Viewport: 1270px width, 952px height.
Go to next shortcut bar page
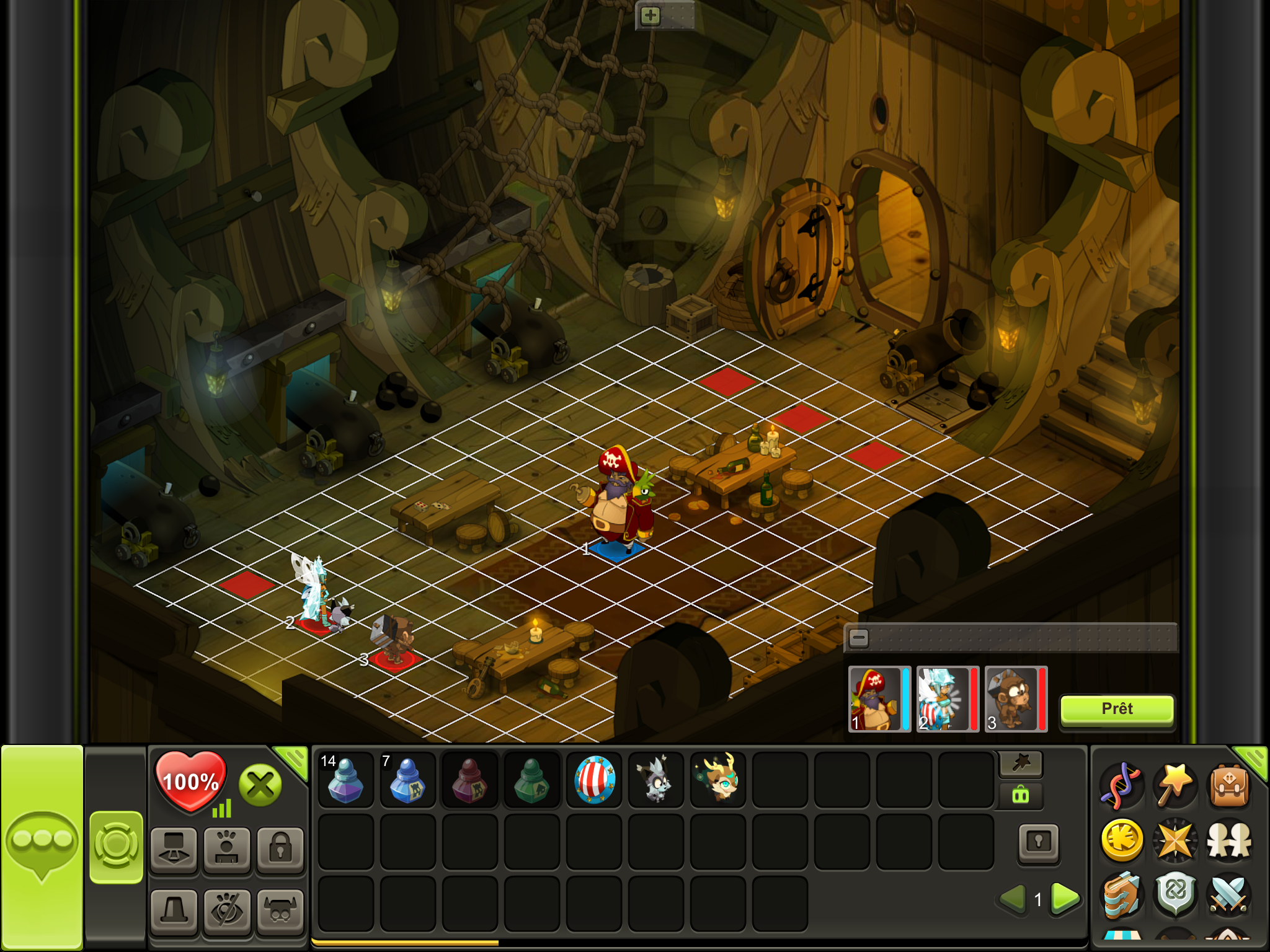pos(1066,898)
